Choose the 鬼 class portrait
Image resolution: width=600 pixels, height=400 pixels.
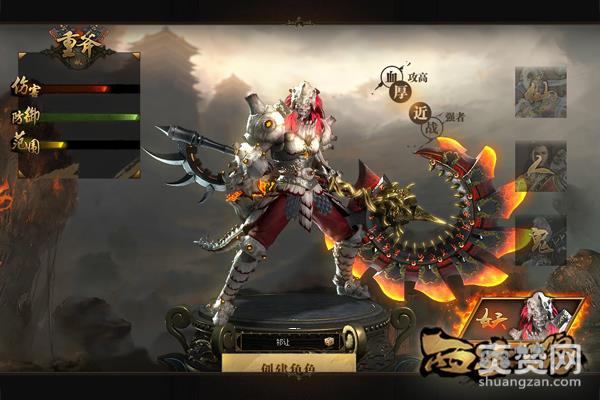(540, 239)
